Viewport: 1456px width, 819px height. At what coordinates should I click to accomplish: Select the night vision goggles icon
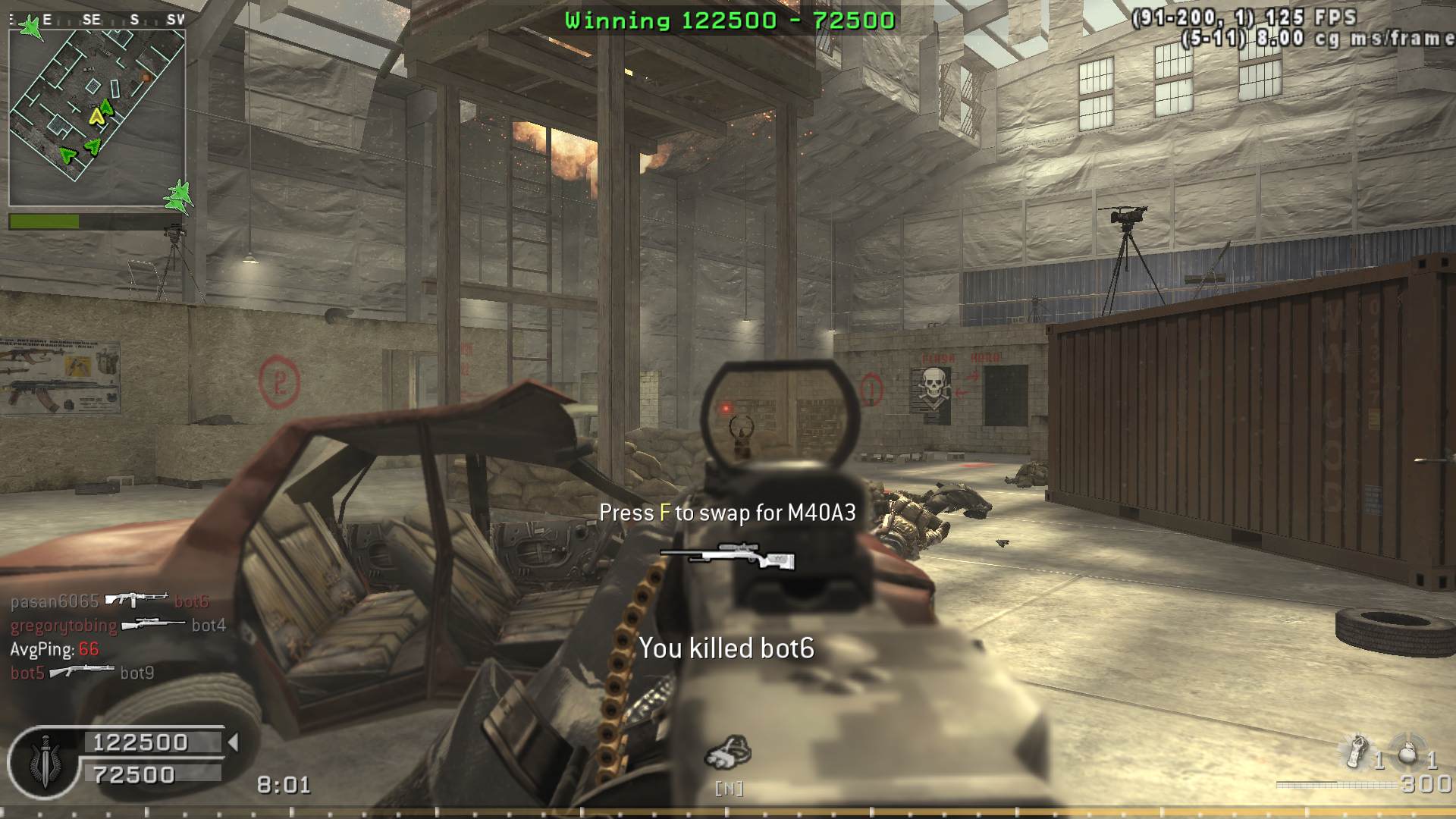728,752
